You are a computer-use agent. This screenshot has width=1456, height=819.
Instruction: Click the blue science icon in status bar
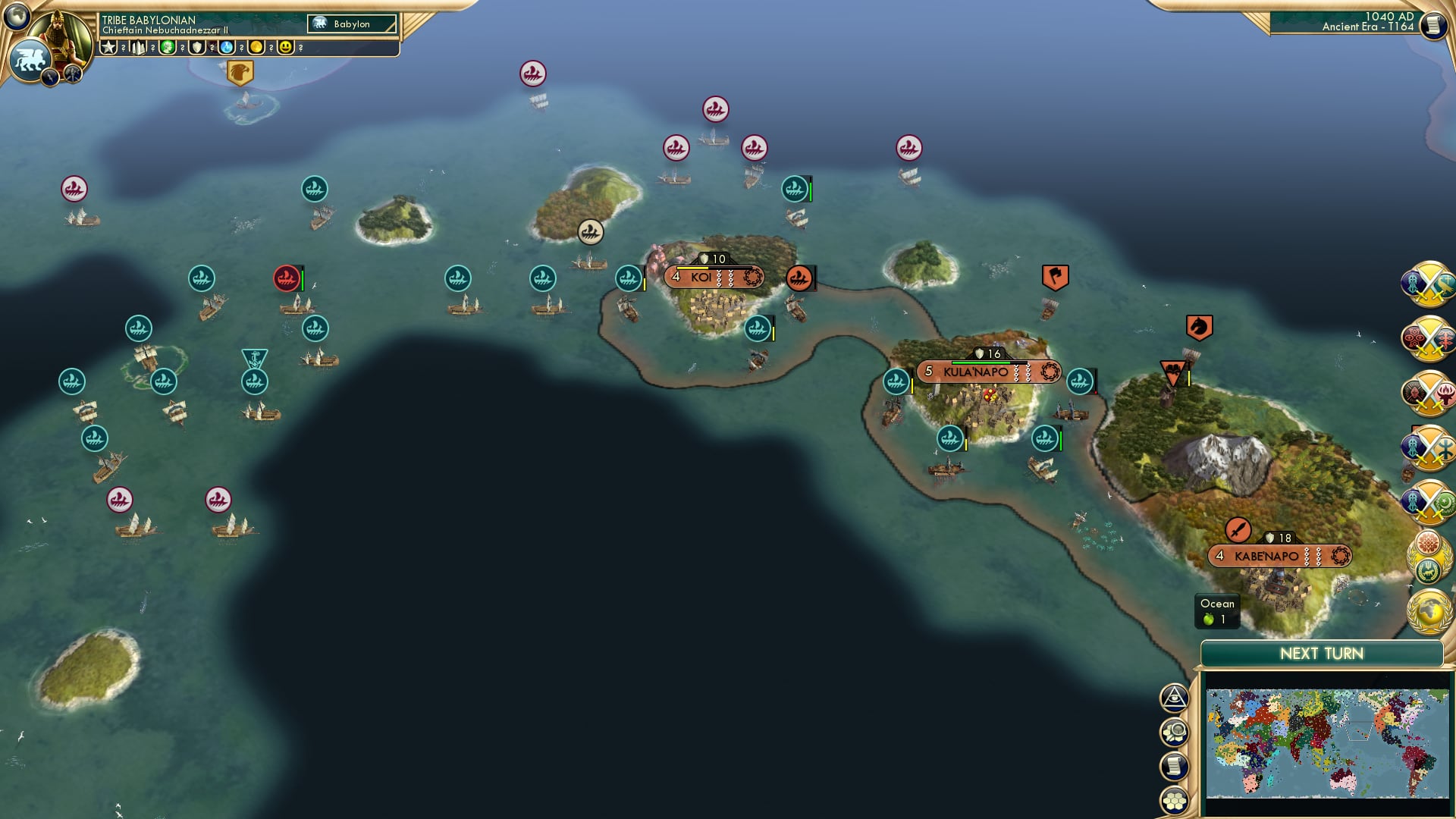click(x=226, y=47)
